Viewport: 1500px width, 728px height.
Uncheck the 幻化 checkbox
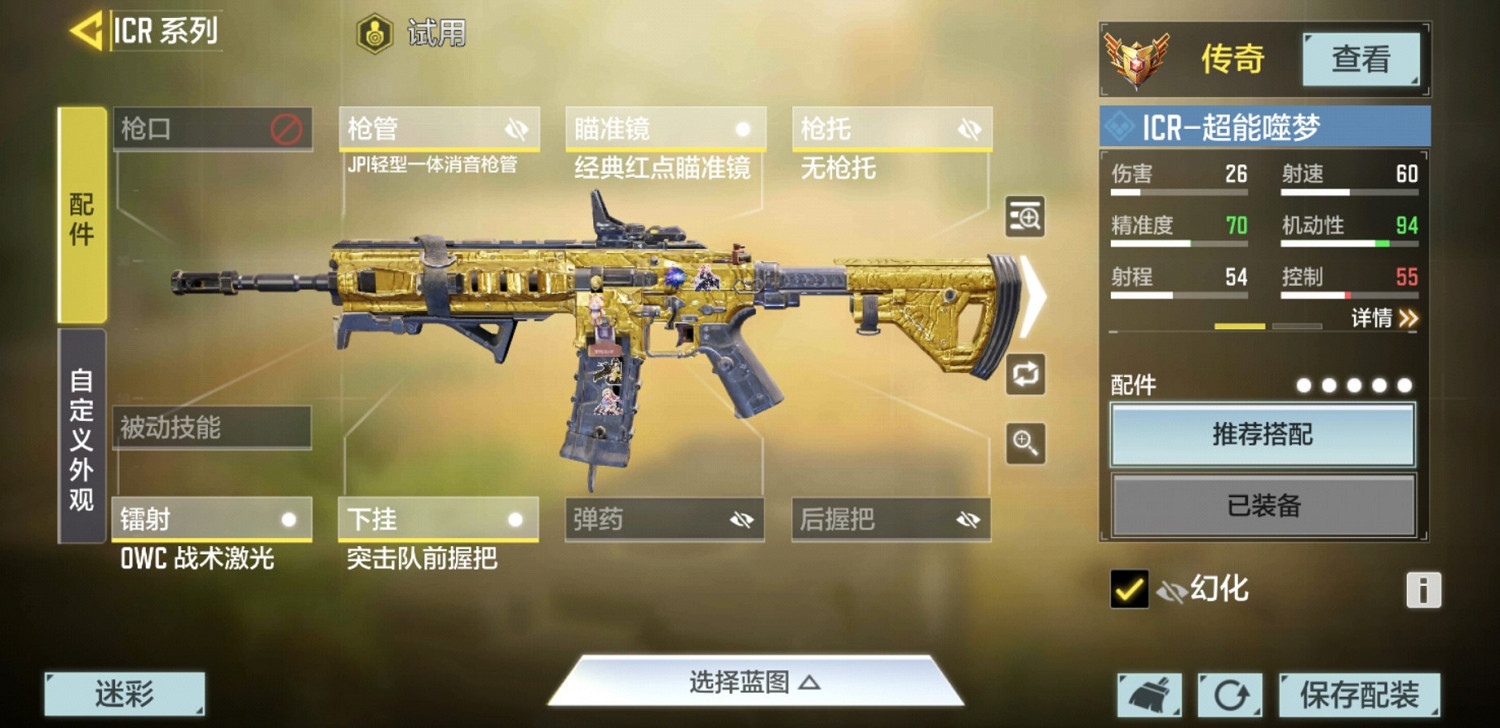1129,590
